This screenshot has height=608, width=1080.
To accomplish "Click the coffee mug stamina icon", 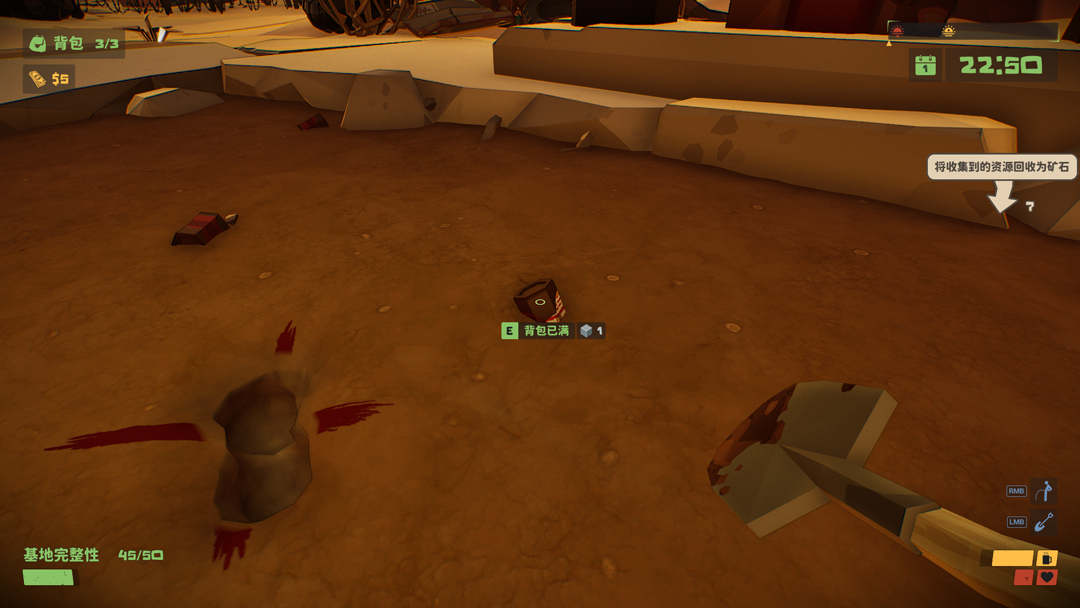I will click(x=1046, y=558).
